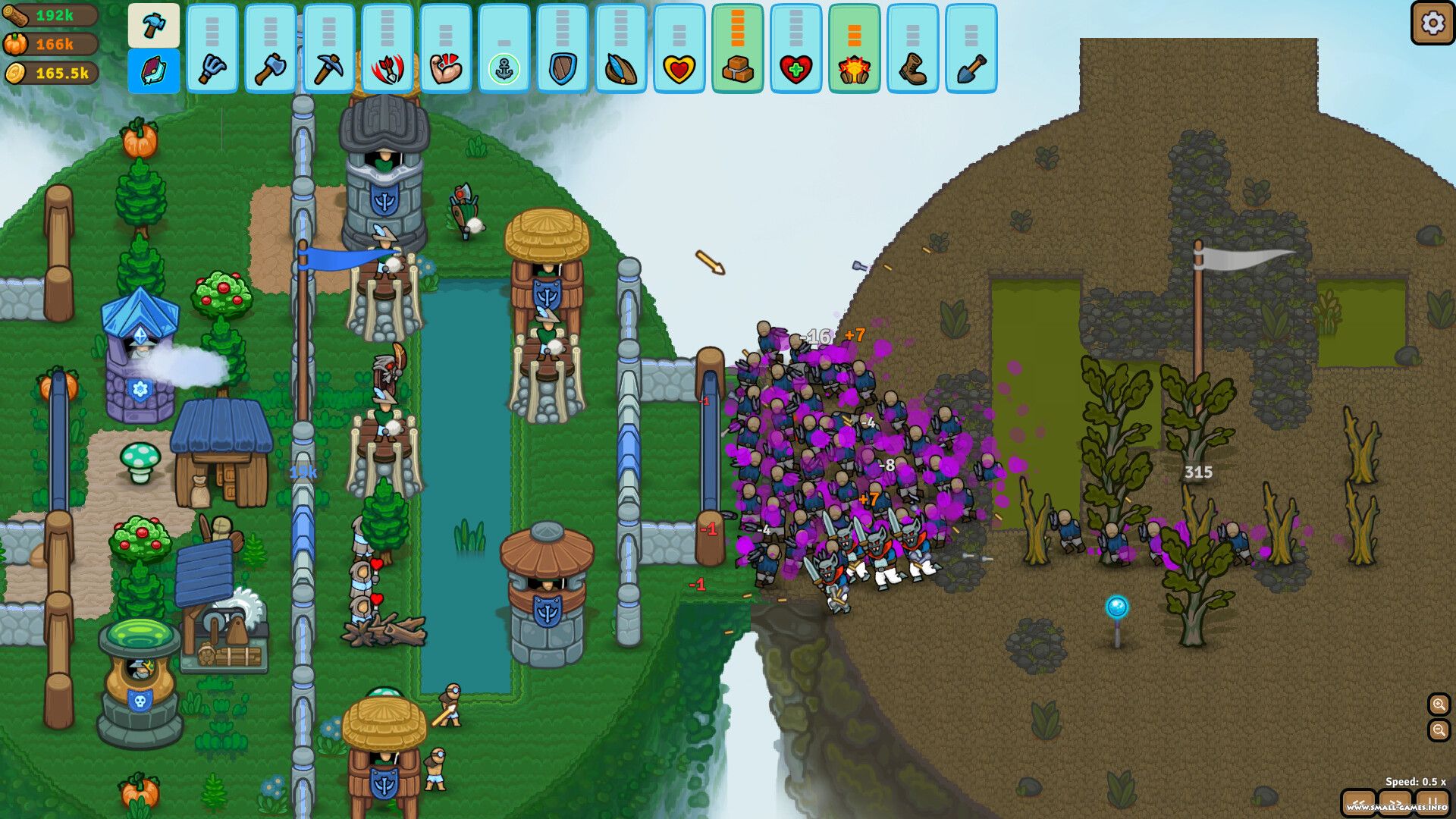Choose the brown stone blocks card
The image size is (1456, 819).
click(738, 49)
